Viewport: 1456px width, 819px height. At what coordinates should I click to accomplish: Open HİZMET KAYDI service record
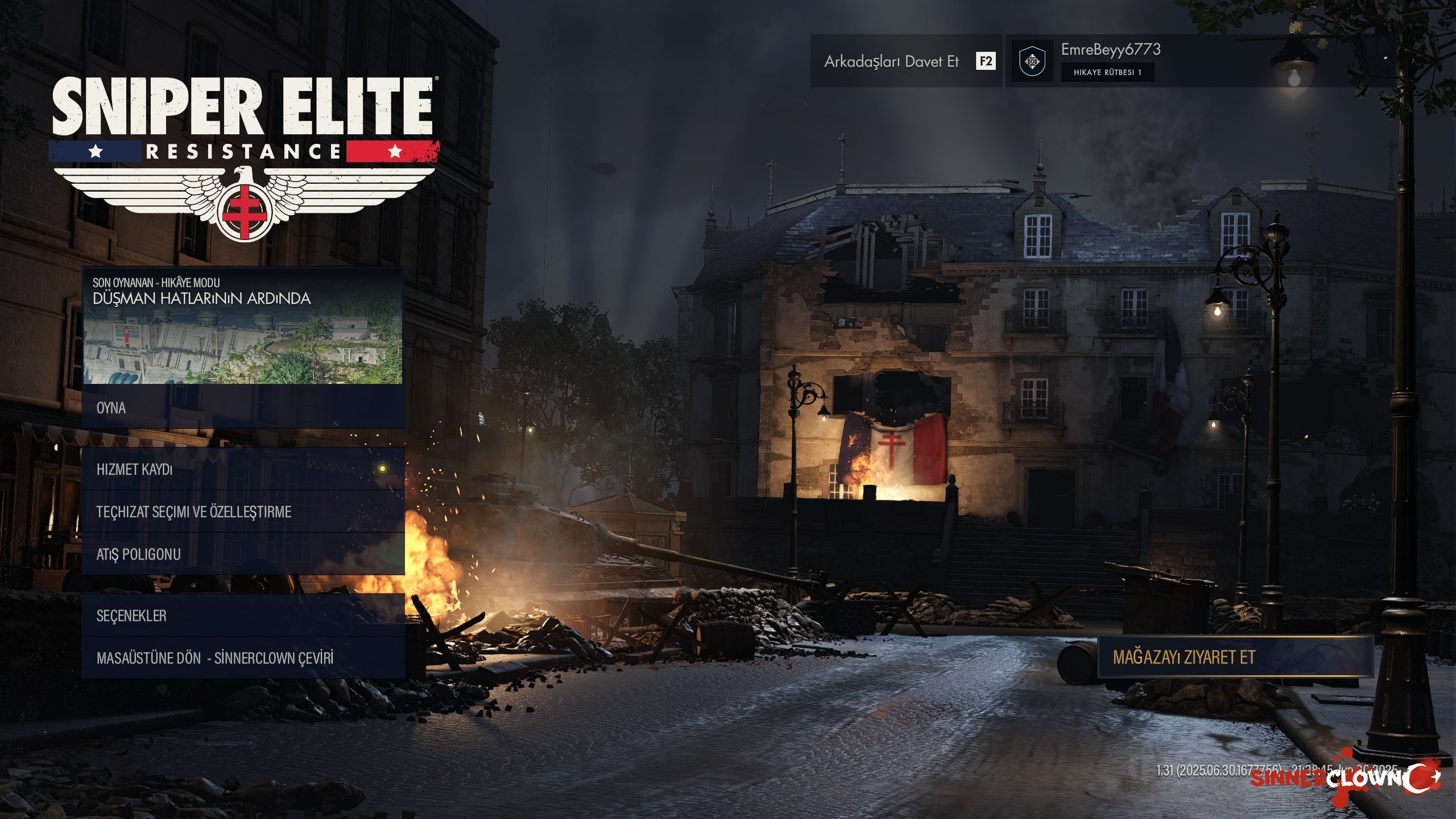click(243, 469)
